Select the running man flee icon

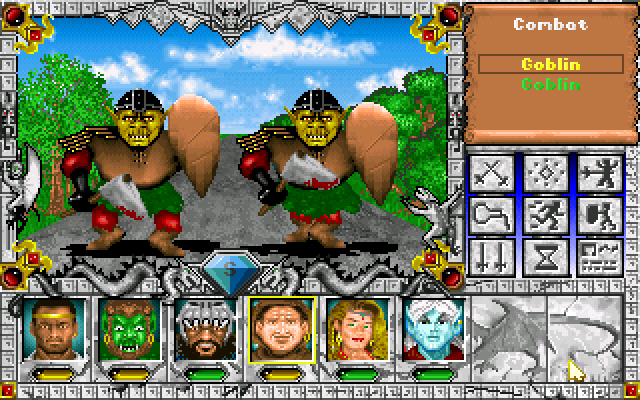545,213
